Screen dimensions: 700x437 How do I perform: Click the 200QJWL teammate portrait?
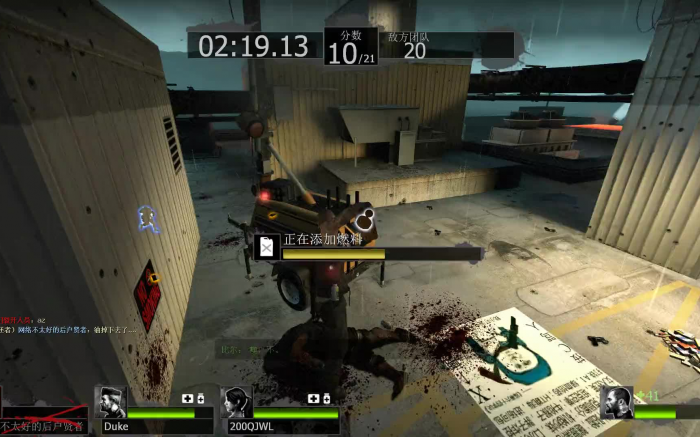coord(237,403)
